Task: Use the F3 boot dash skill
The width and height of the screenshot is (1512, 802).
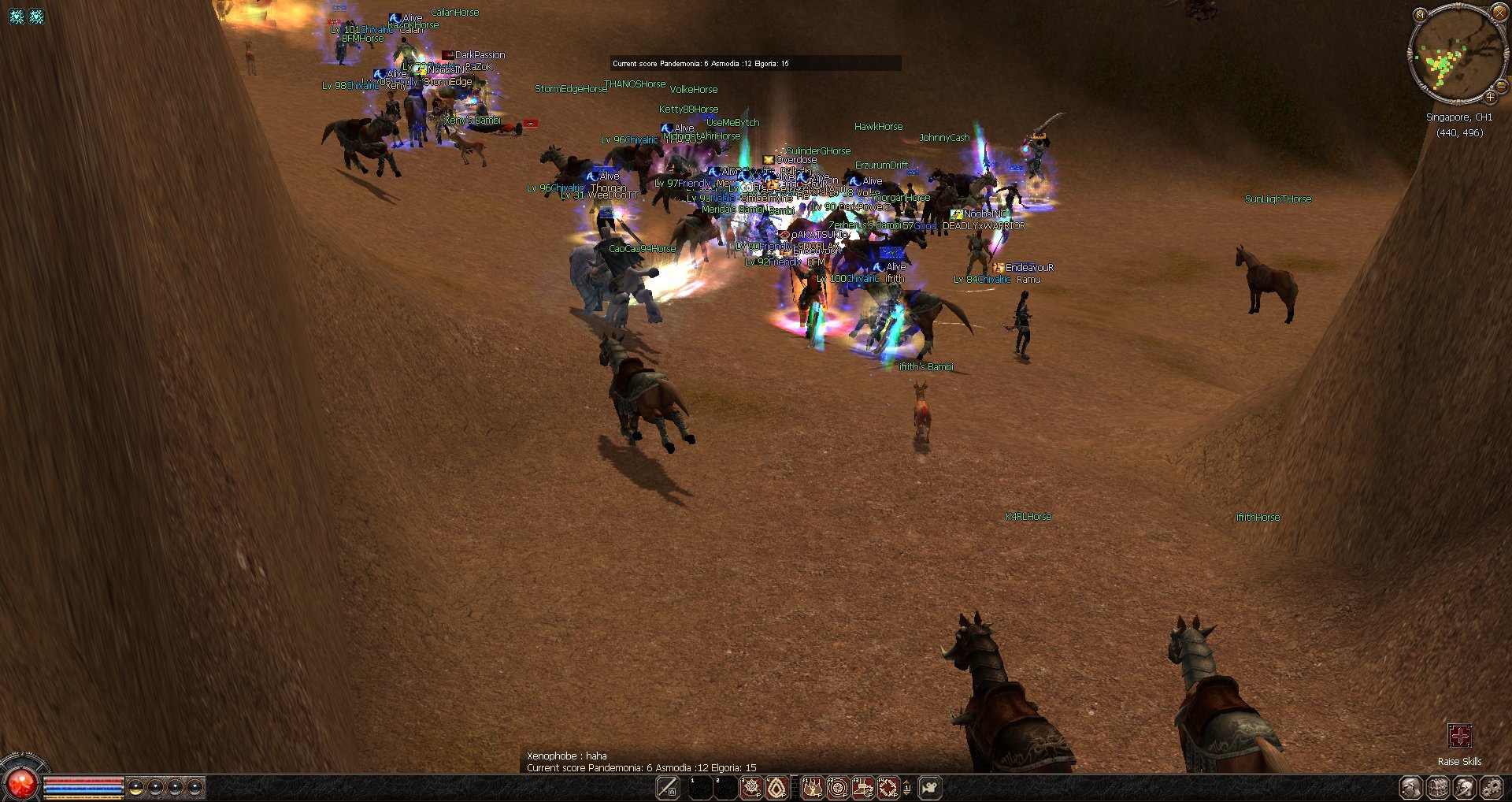Action: (x=863, y=787)
